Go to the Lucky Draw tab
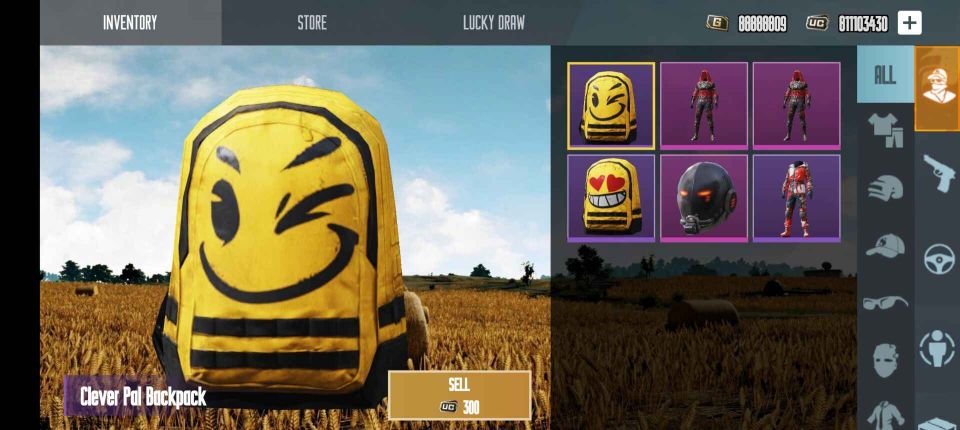Viewport: 960px width, 430px height. pyautogui.click(x=493, y=22)
